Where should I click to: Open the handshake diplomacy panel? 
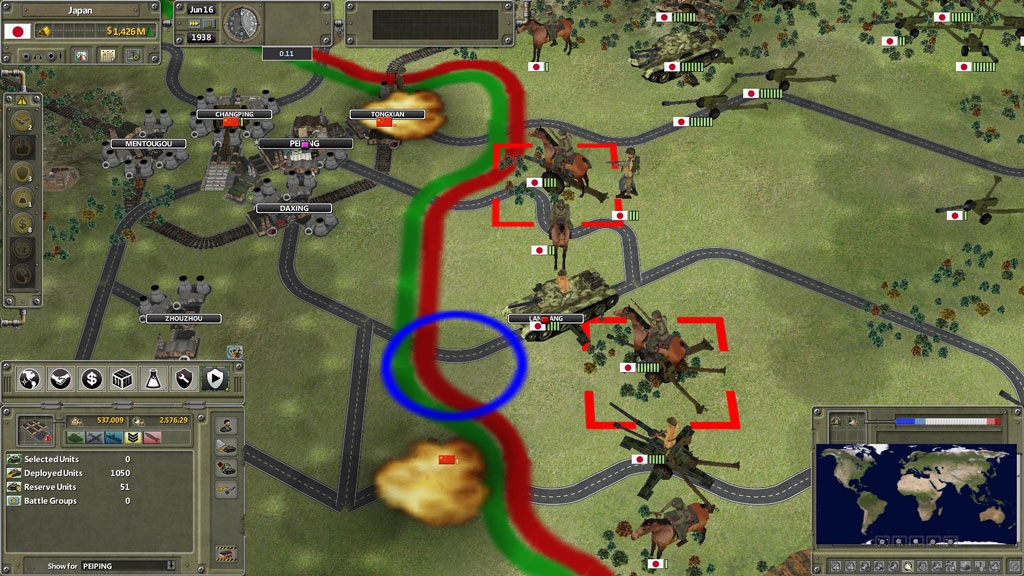tap(61, 379)
